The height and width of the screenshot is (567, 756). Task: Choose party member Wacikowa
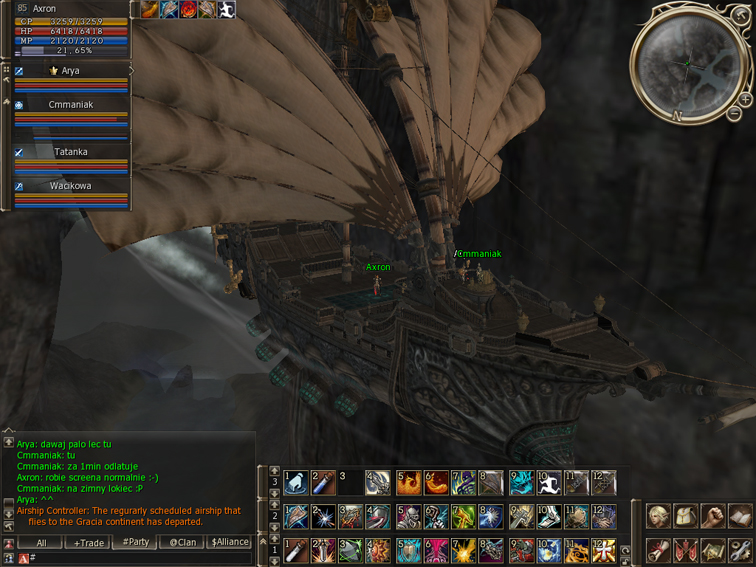point(70,186)
